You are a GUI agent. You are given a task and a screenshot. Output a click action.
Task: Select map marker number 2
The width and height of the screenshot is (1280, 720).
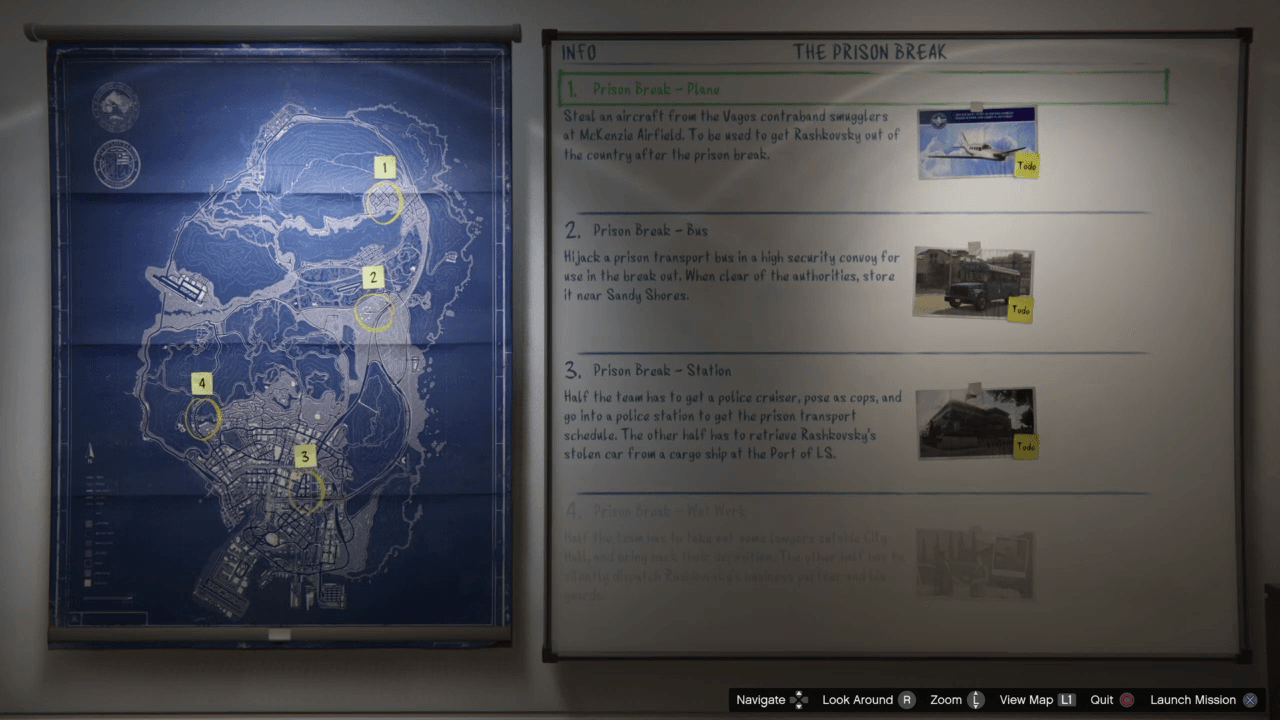click(x=373, y=278)
